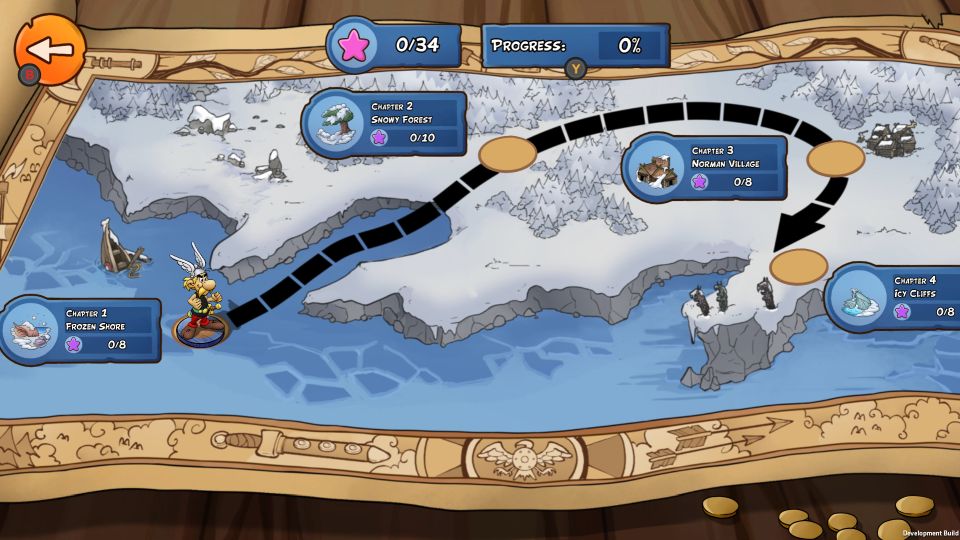
Task: Click the Progress percentage panel
Action: pyautogui.click(x=576, y=45)
